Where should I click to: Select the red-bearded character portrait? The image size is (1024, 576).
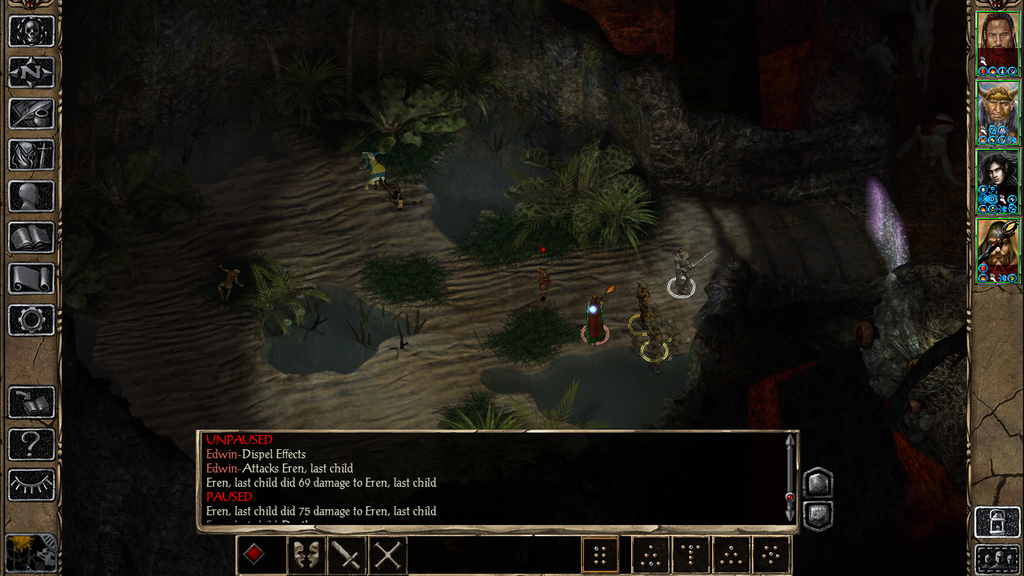(x=997, y=42)
